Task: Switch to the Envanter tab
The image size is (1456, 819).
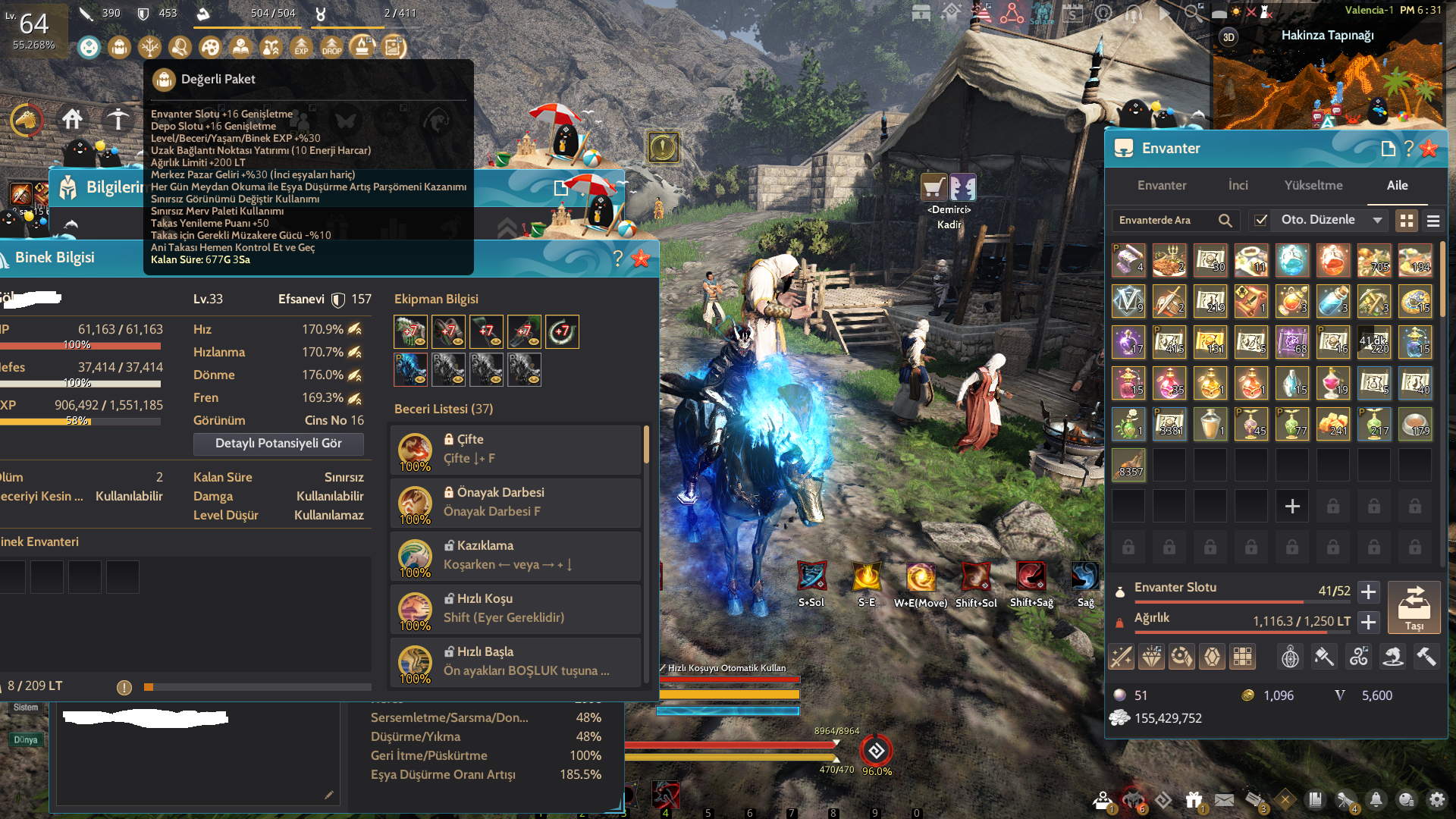Action: [x=1161, y=186]
